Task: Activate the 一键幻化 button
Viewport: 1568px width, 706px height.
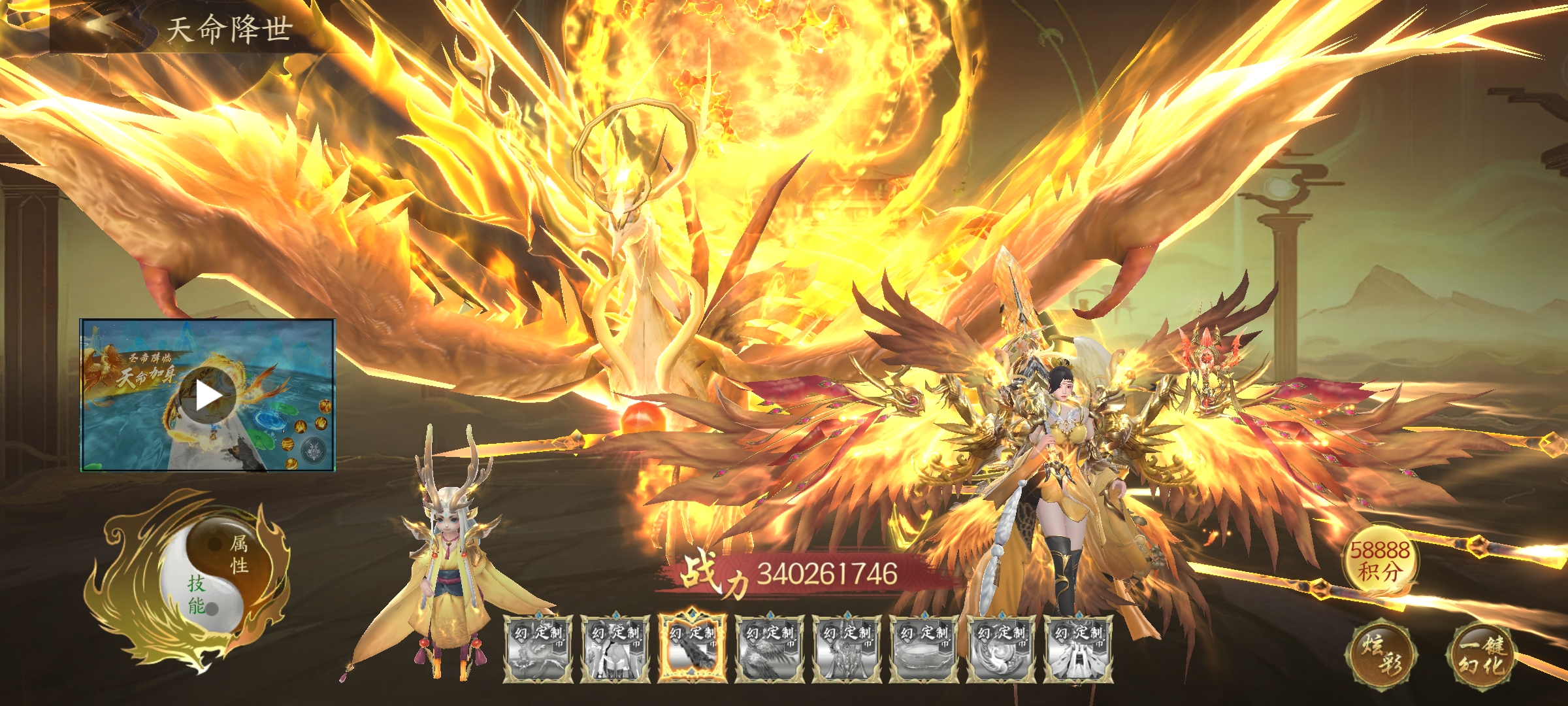Action: [x=1482, y=654]
